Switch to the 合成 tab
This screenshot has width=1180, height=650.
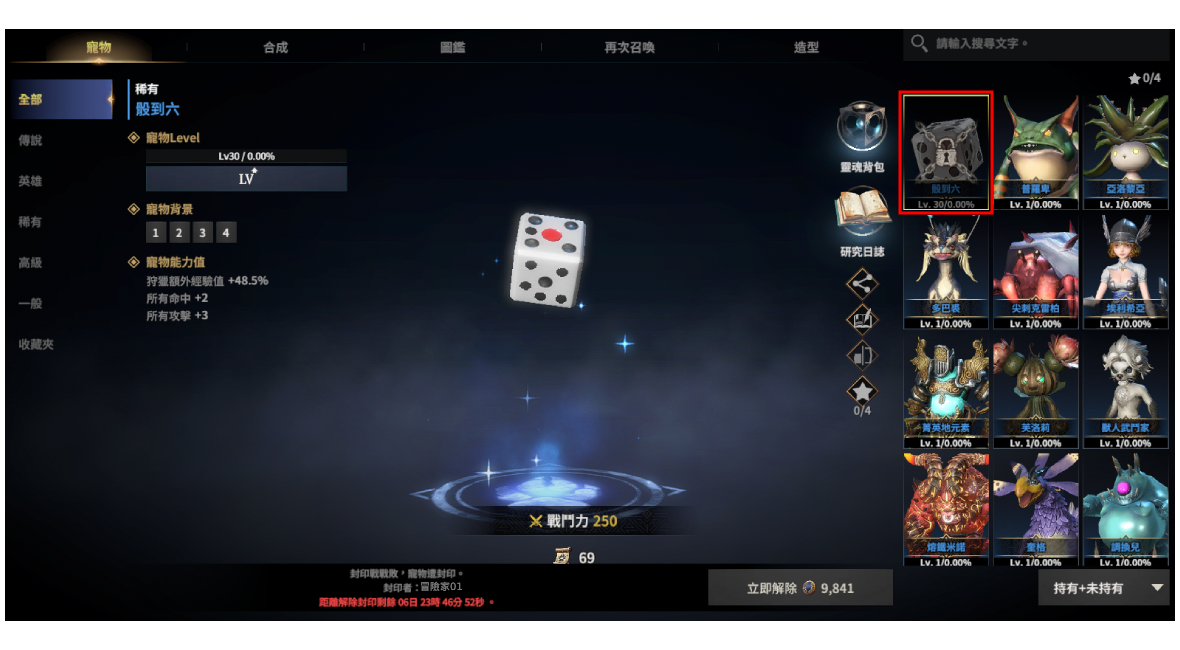275,47
